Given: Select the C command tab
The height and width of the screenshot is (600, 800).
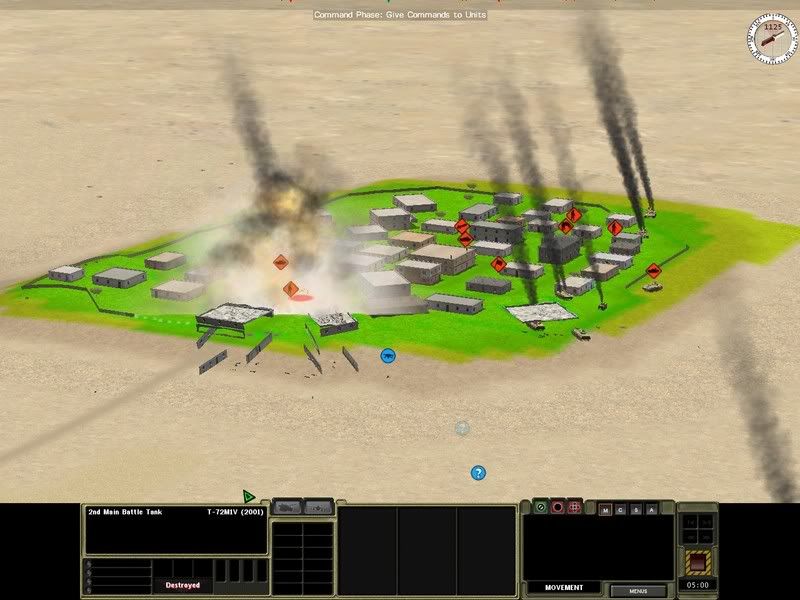Looking at the screenshot, I should (x=621, y=509).
